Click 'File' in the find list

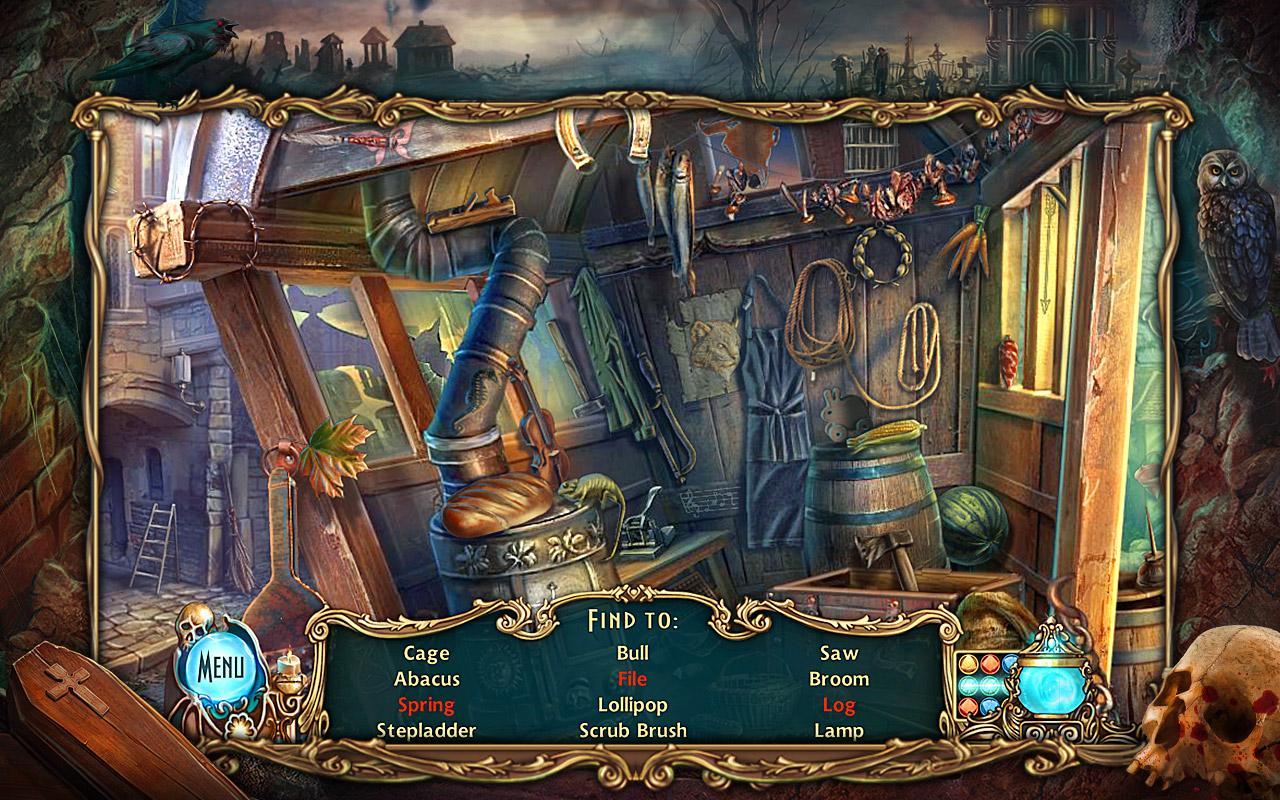coord(632,679)
